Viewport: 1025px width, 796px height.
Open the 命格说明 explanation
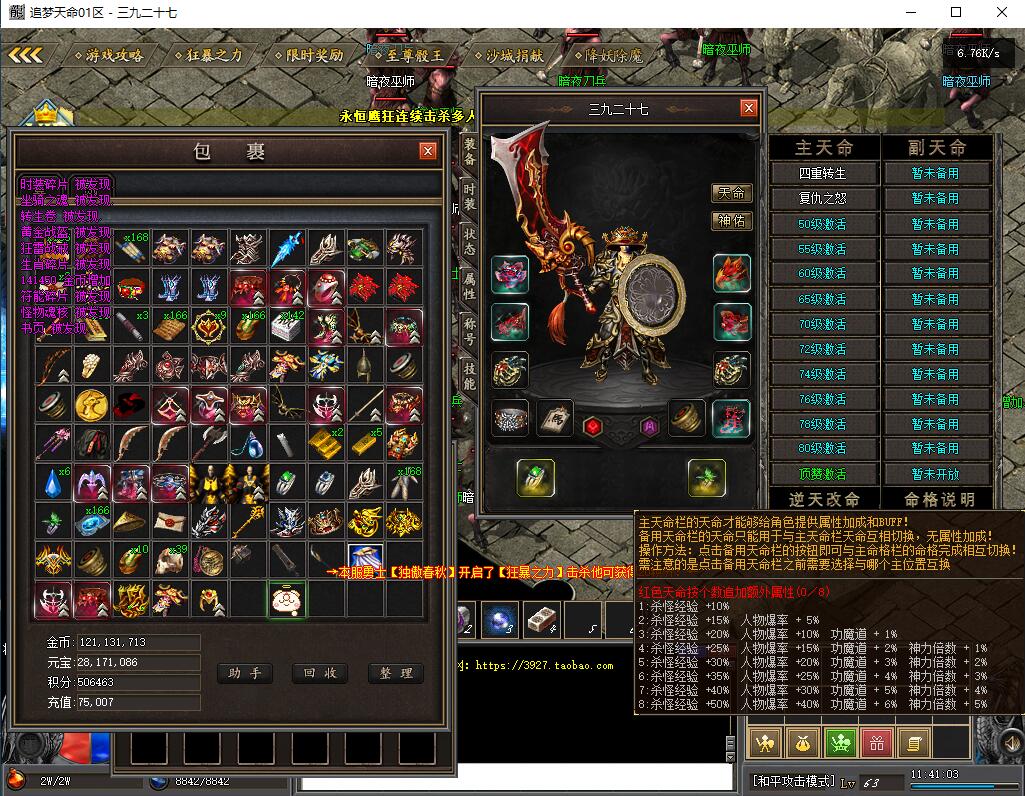click(x=938, y=499)
